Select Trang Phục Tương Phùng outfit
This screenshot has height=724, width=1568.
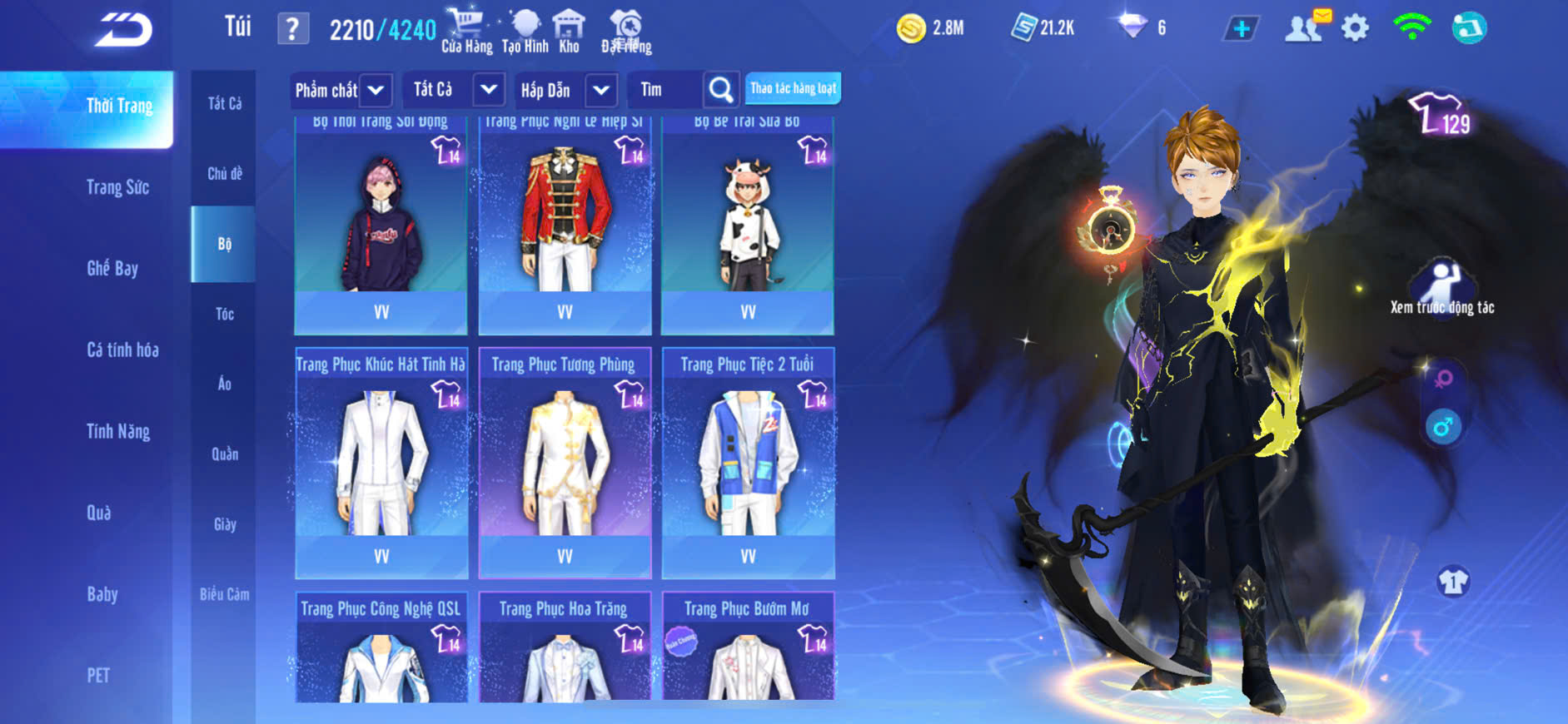click(565, 462)
